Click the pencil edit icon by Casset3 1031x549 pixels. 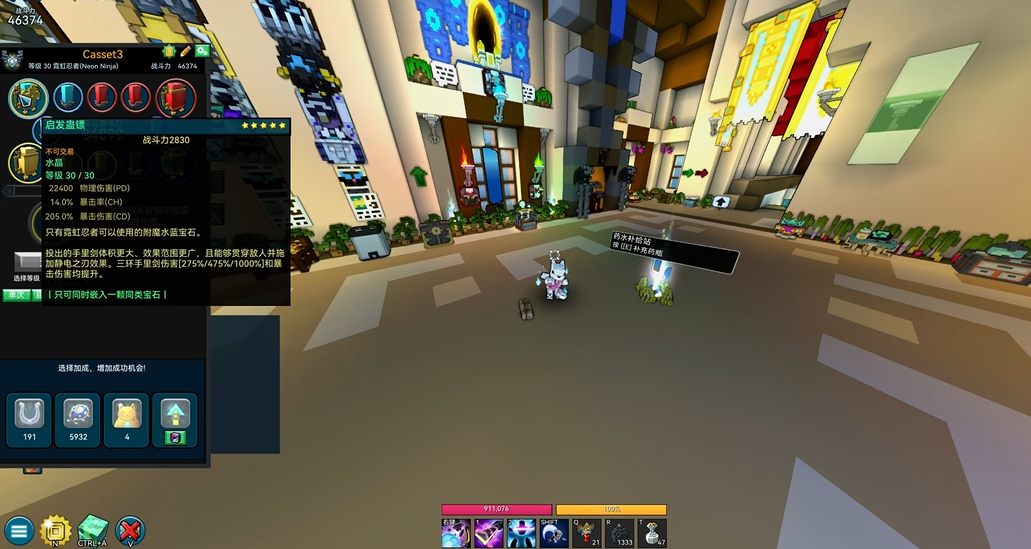tap(186, 51)
